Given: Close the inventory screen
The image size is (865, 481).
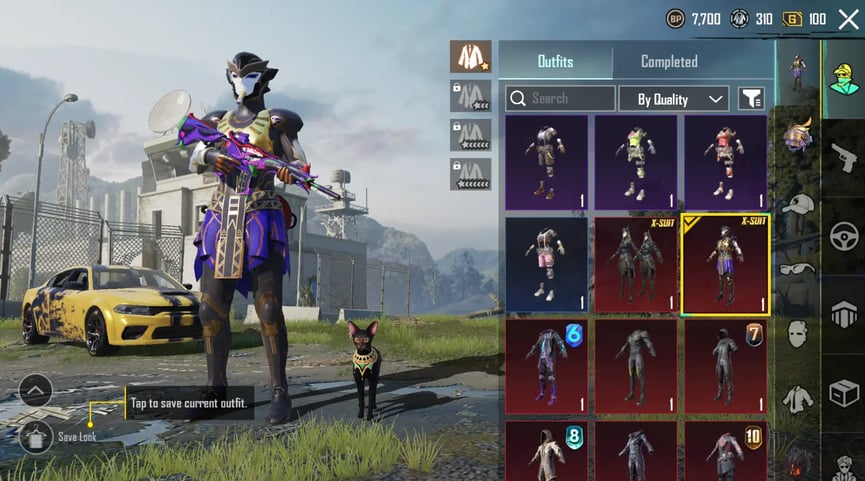Looking at the screenshot, I should pyautogui.click(x=848, y=19).
